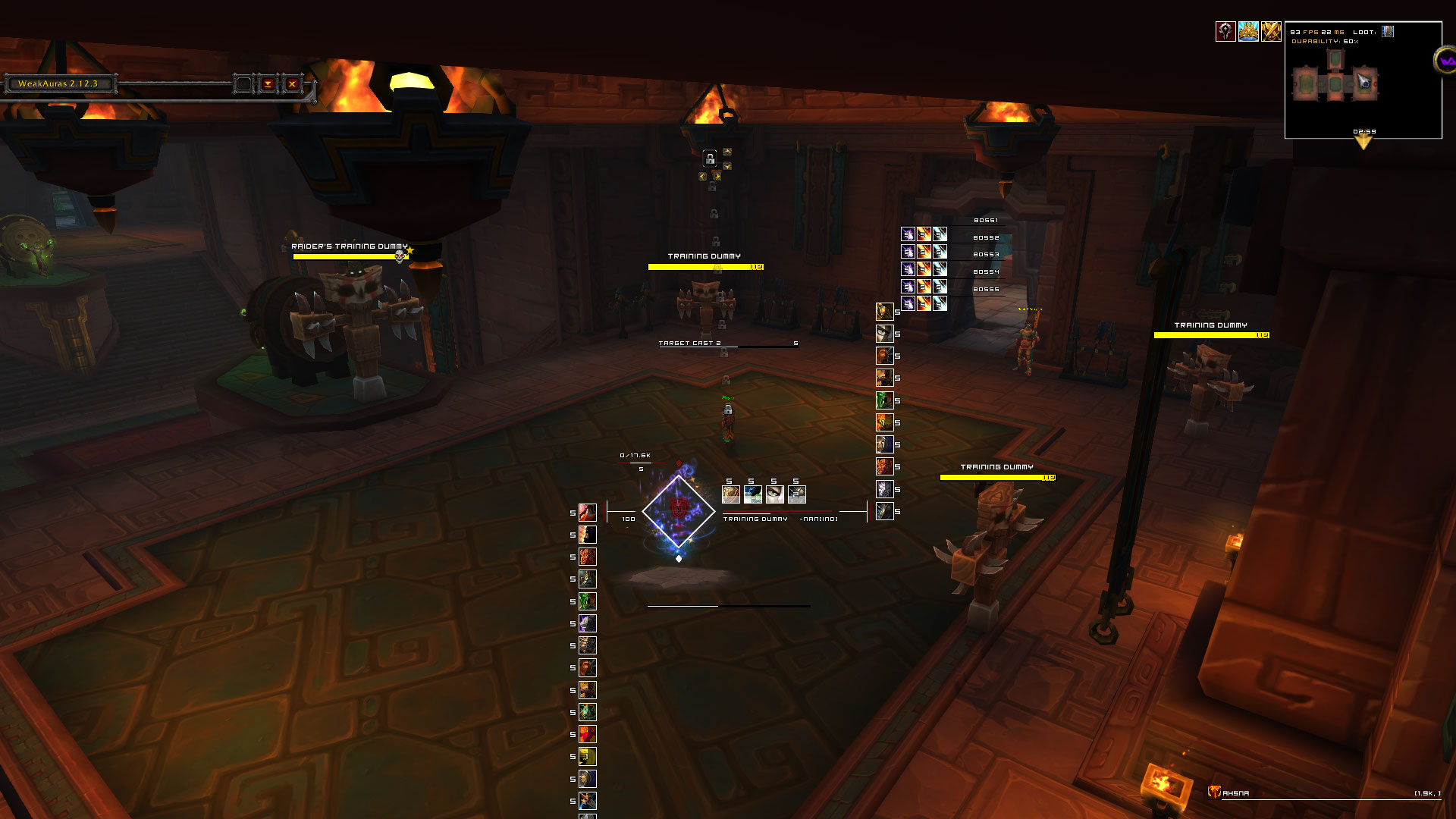Minimize the WeakAuras window
The height and width of the screenshot is (819, 1456).
pyautogui.click(x=268, y=84)
